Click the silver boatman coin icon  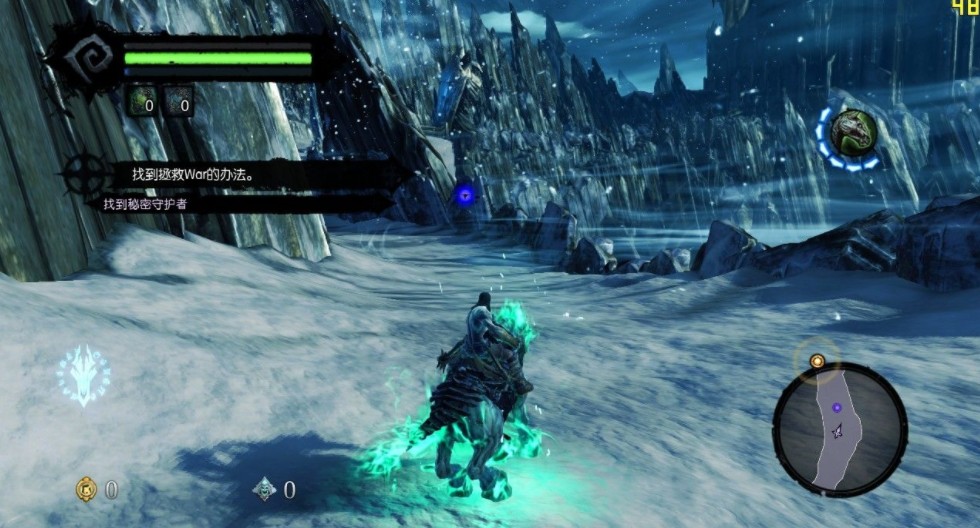click(x=264, y=489)
